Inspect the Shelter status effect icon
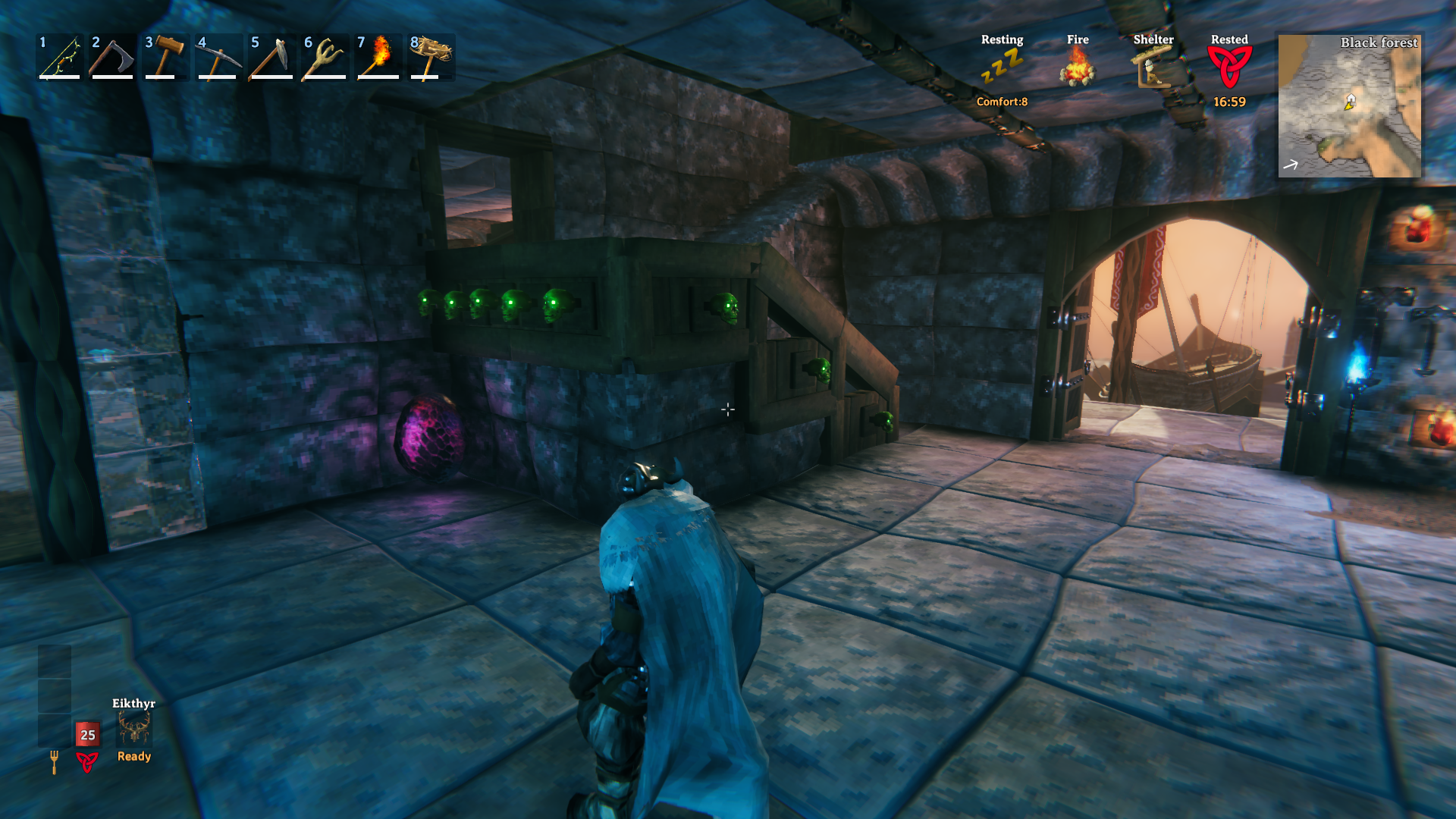The image size is (1456, 819). 1153,67
